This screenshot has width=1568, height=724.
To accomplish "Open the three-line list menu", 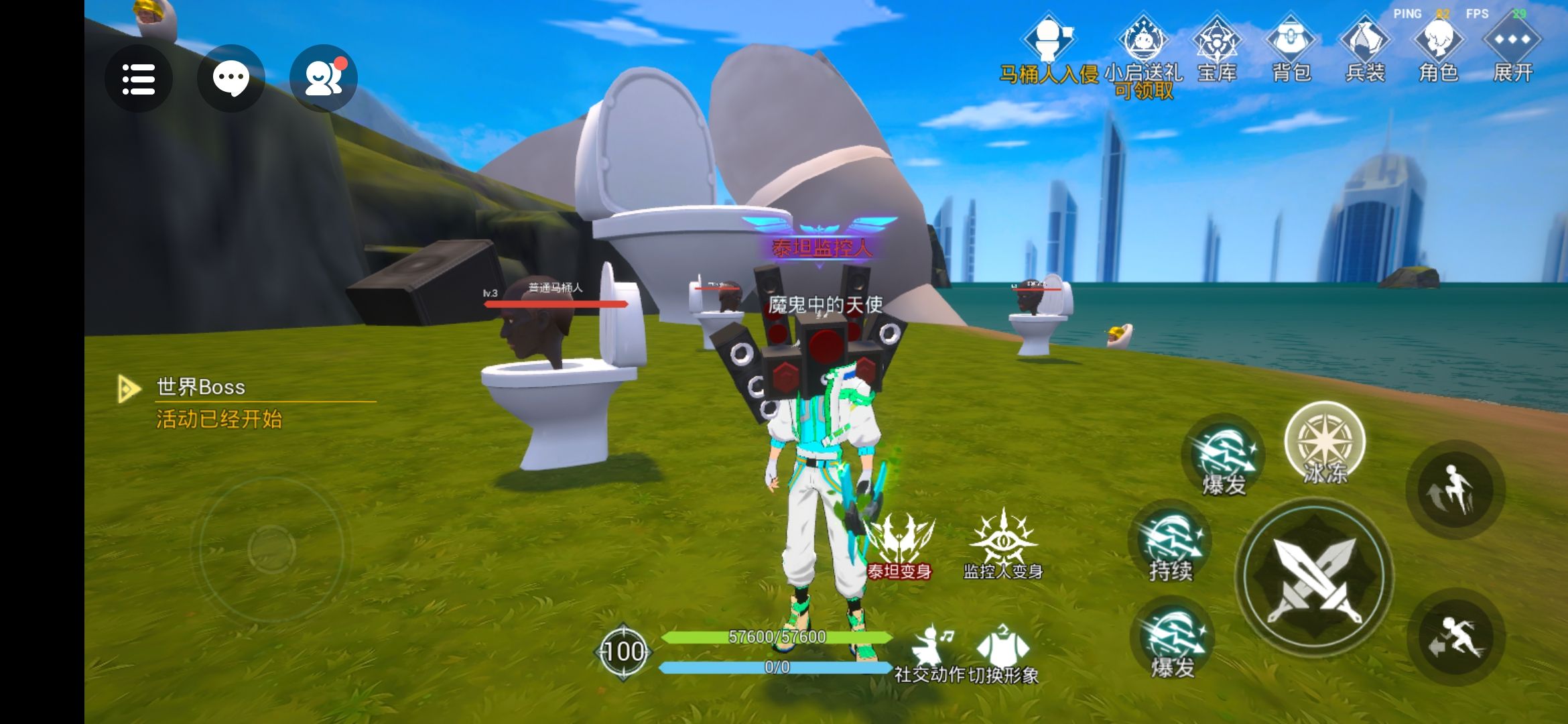I will coord(139,79).
